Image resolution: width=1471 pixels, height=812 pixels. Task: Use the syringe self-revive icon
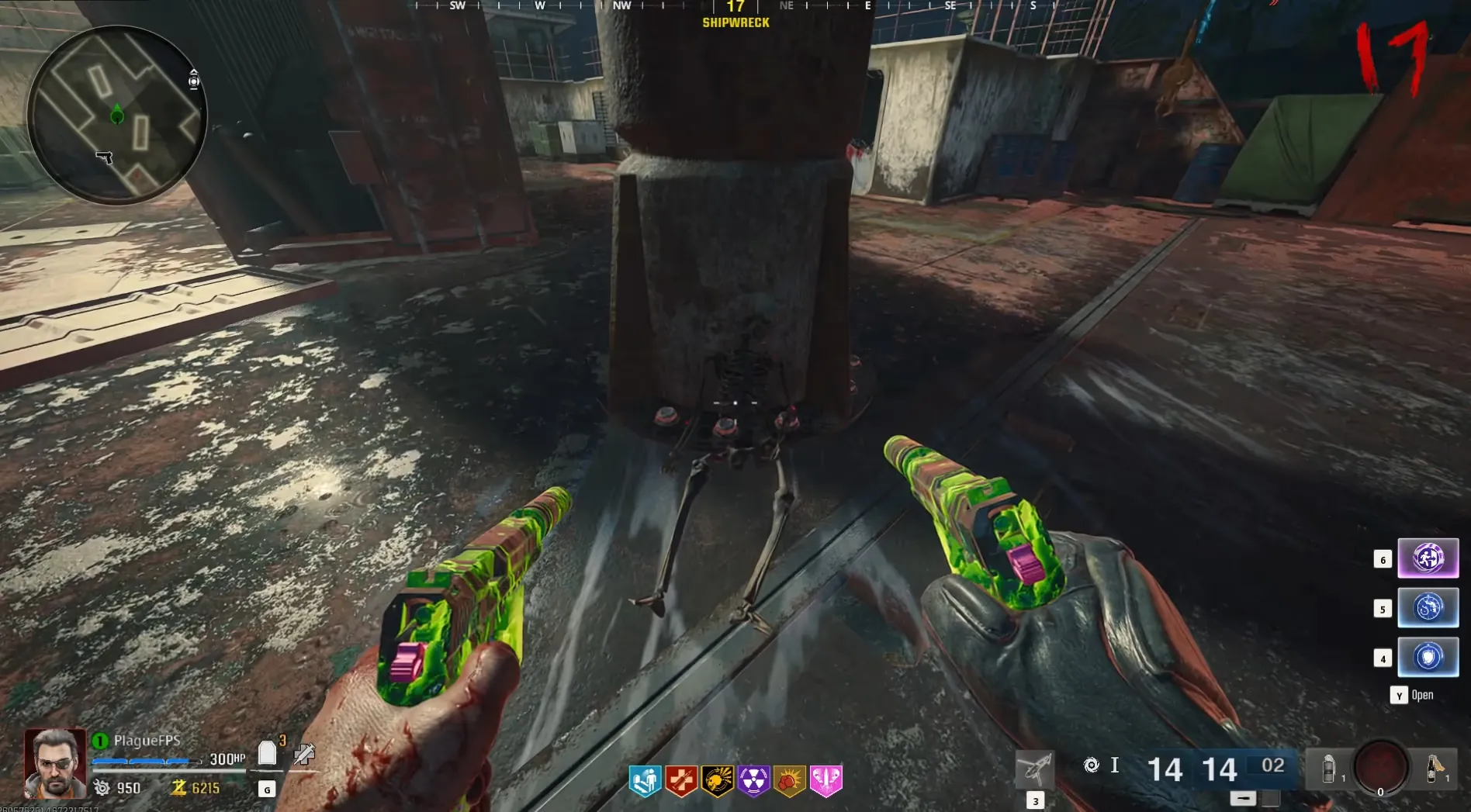pyautogui.click(x=304, y=753)
